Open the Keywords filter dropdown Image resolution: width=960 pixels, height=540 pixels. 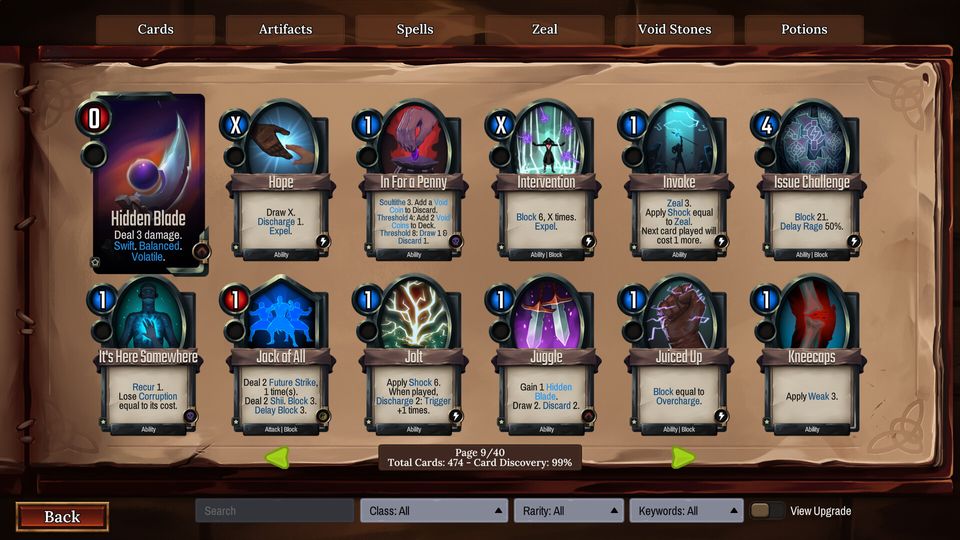click(686, 511)
